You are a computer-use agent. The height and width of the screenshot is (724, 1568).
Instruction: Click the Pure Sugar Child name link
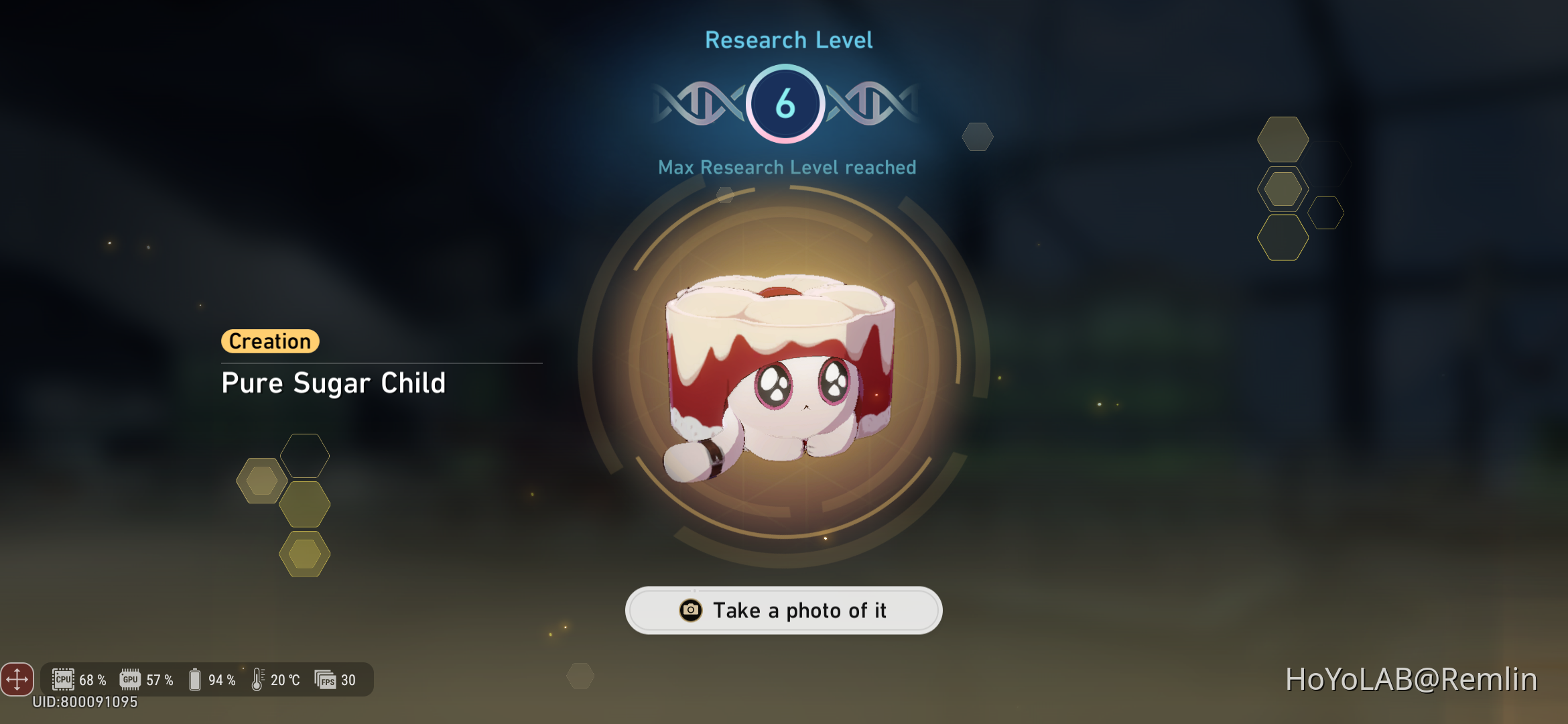[x=334, y=383]
